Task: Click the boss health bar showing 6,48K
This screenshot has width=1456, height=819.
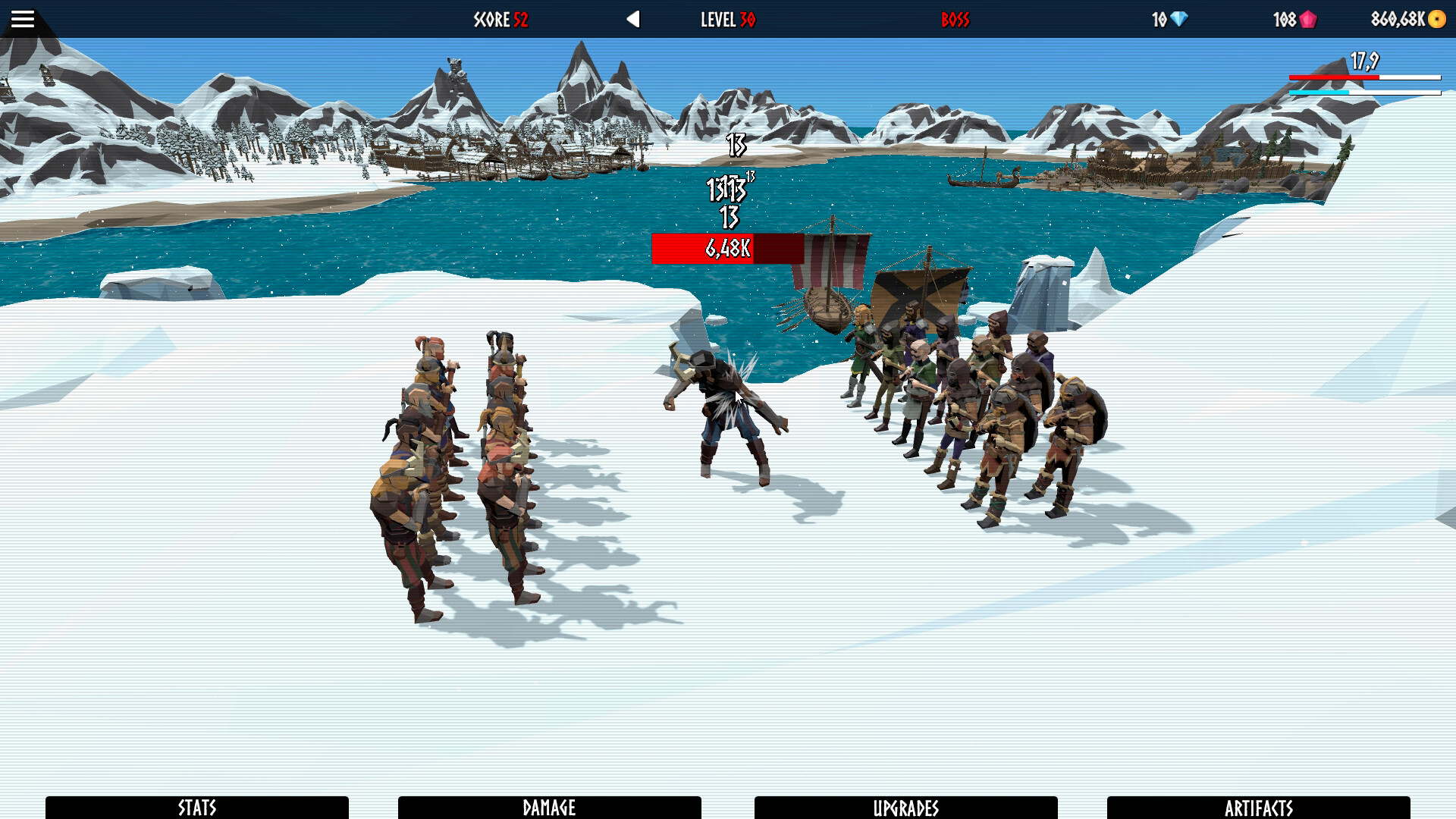Action: pos(726,246)
